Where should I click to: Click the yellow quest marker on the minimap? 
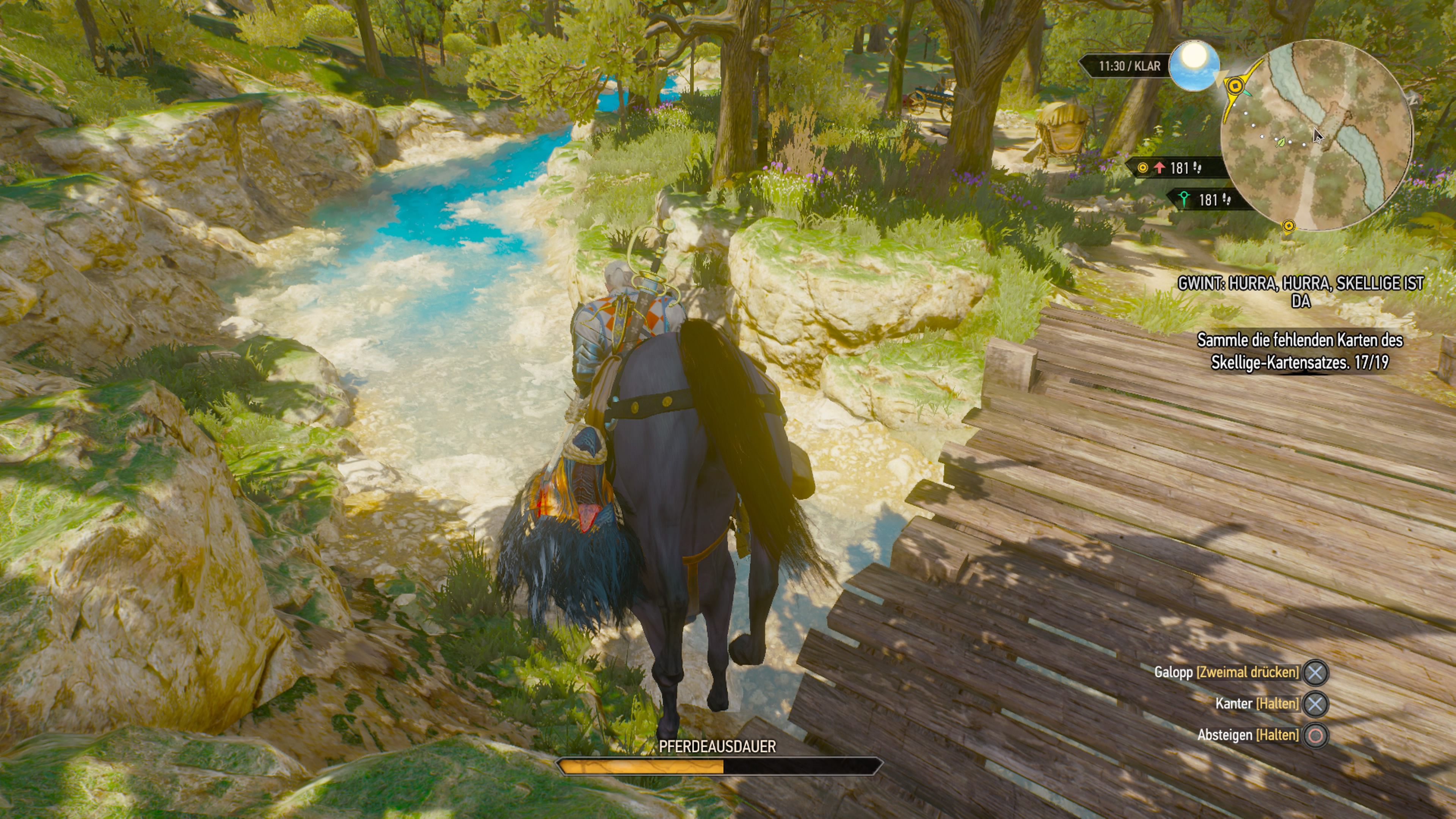1236,85
